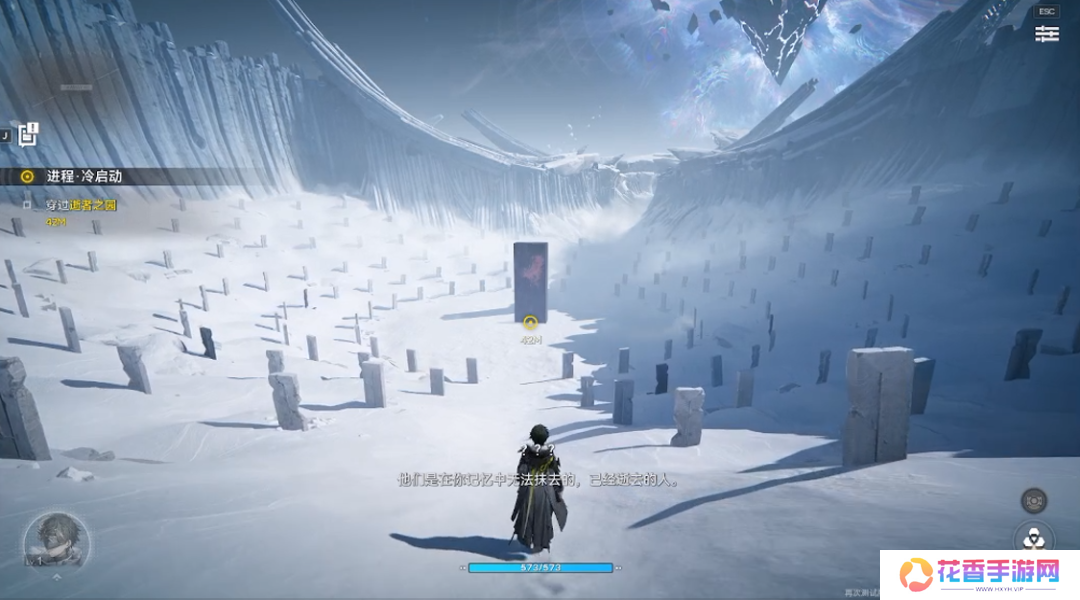
Task: Open the settings sliders menu icon
Action: [1046, 34]
